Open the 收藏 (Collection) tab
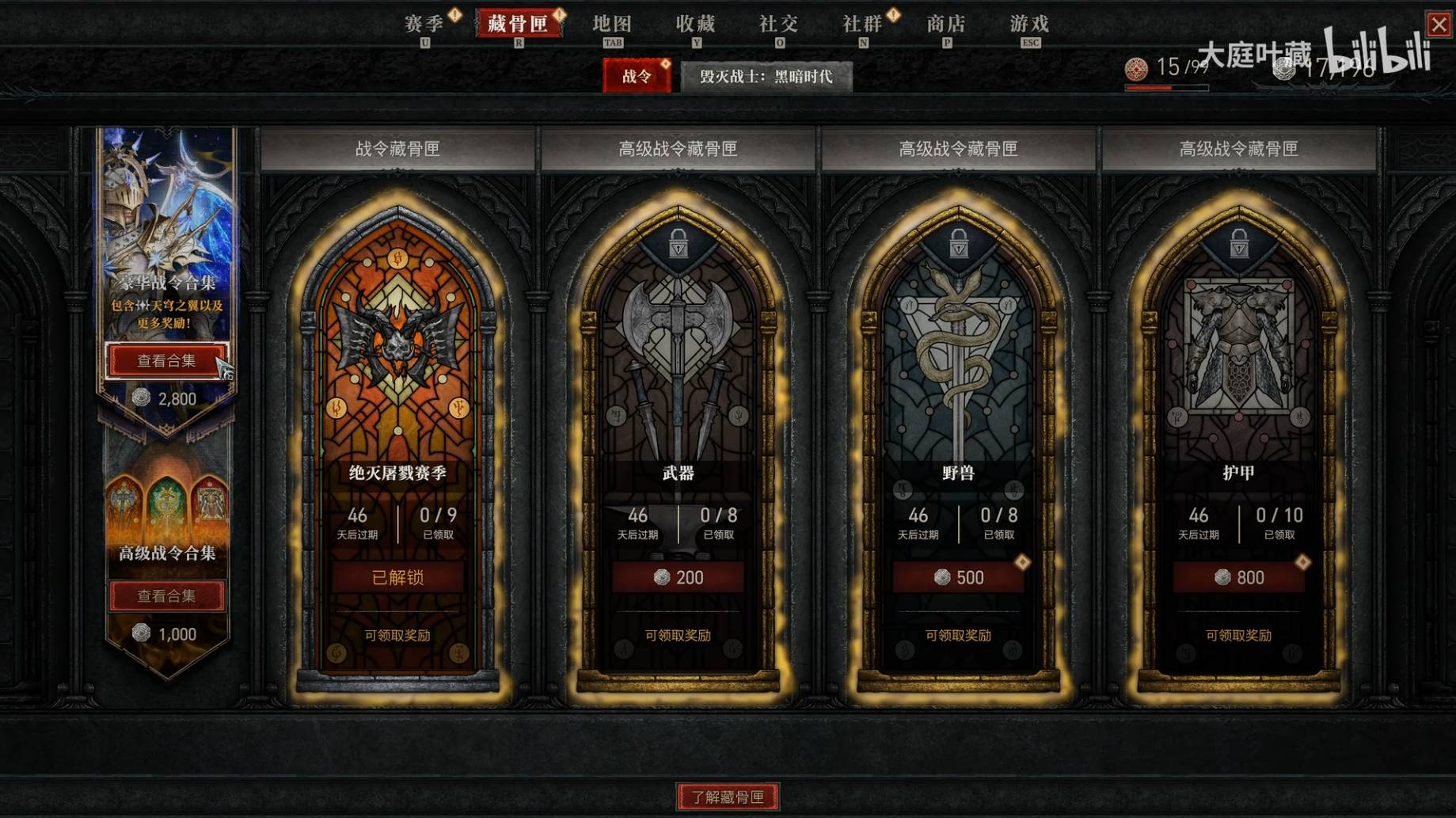 tap(696, 25)
